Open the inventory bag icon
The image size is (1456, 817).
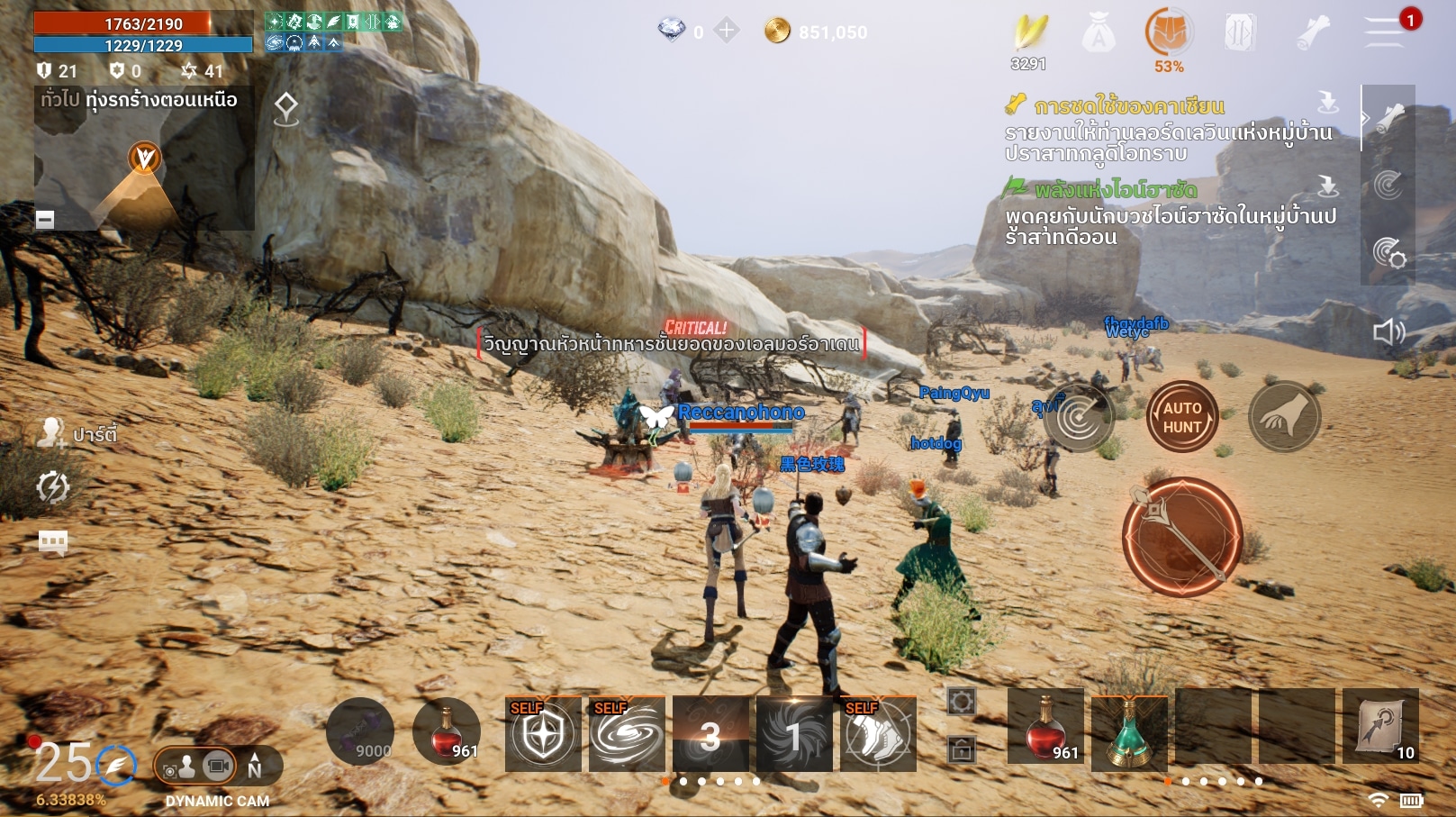click(x=1098, y=34)
